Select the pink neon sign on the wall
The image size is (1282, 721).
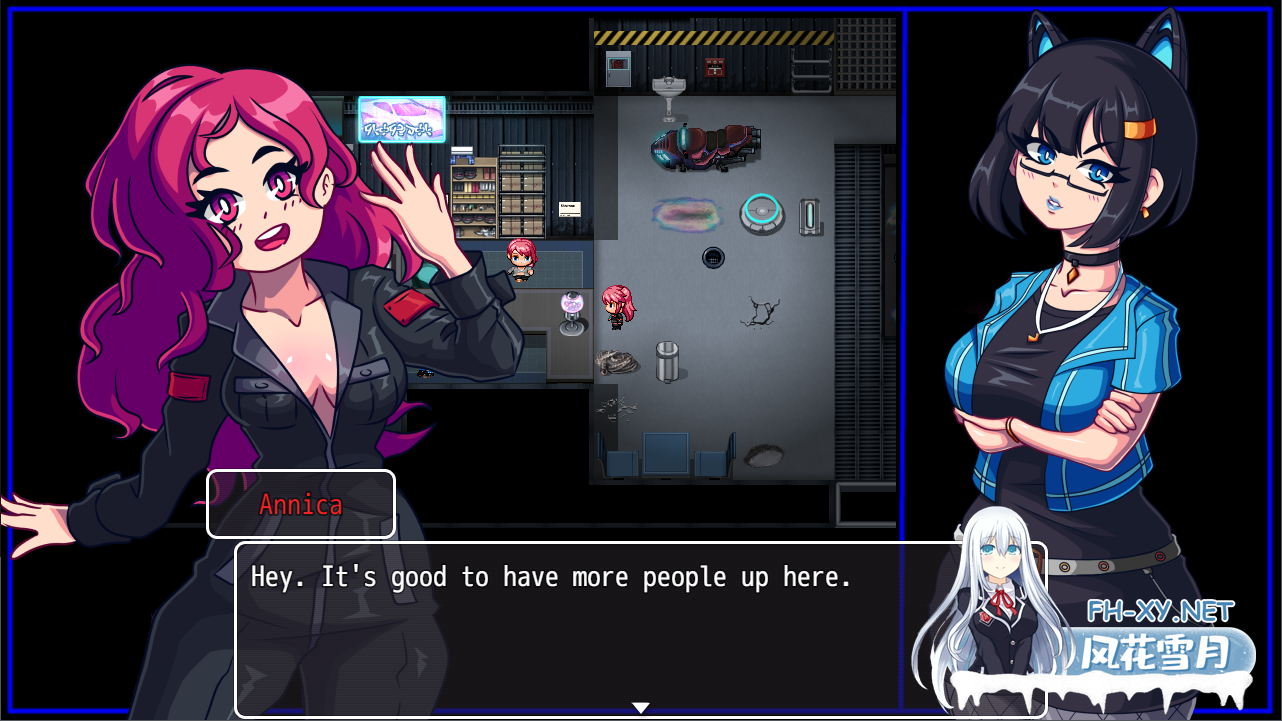pyautogui.click(x=401, y=120)
